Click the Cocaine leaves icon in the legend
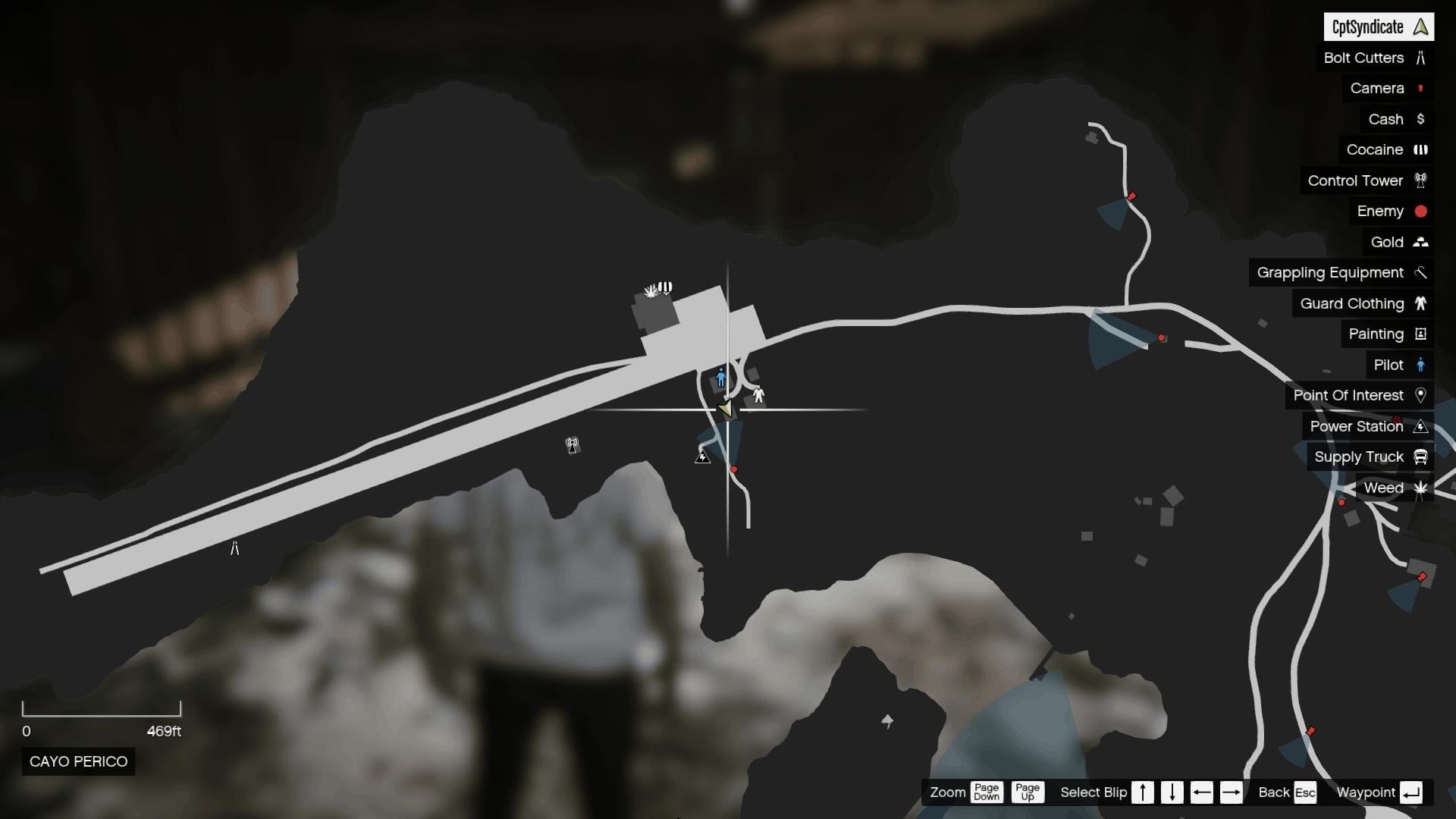The height and width of the screenshot is (819, 1456). point(1421,149)
